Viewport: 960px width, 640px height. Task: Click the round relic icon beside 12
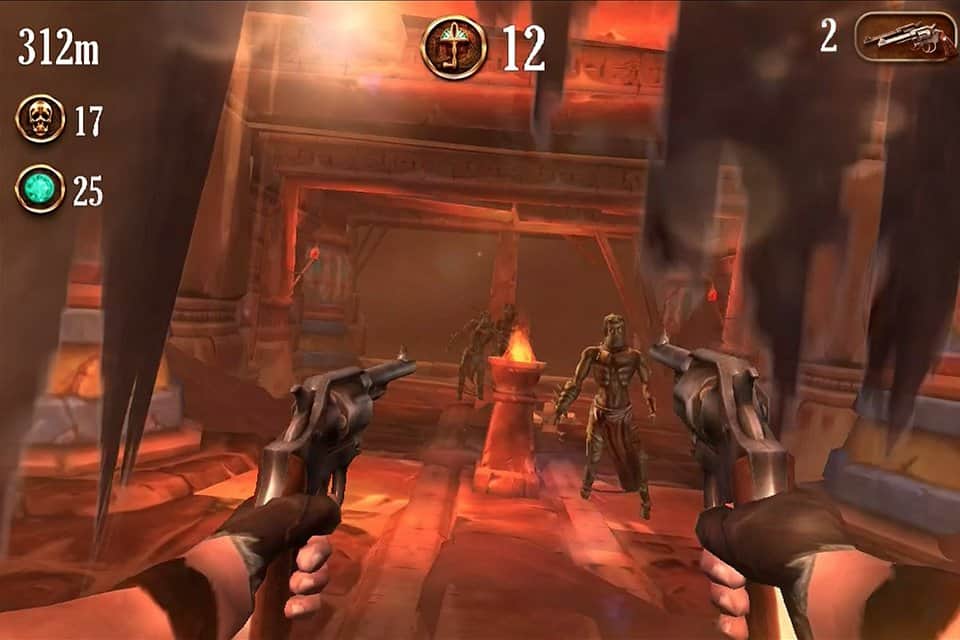click(454, 47)
